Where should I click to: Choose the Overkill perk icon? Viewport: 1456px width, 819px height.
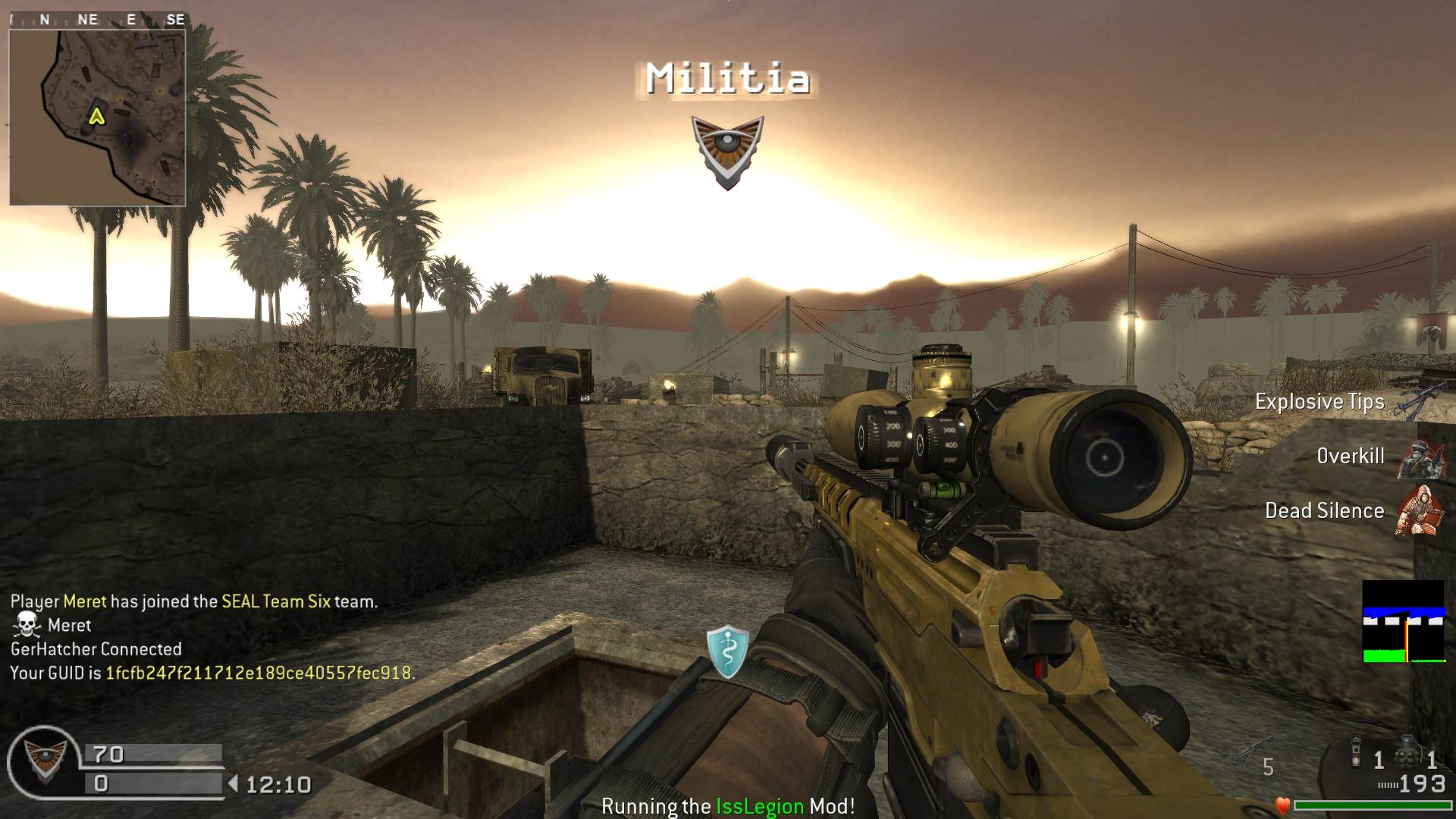[x=1420, y=457]
